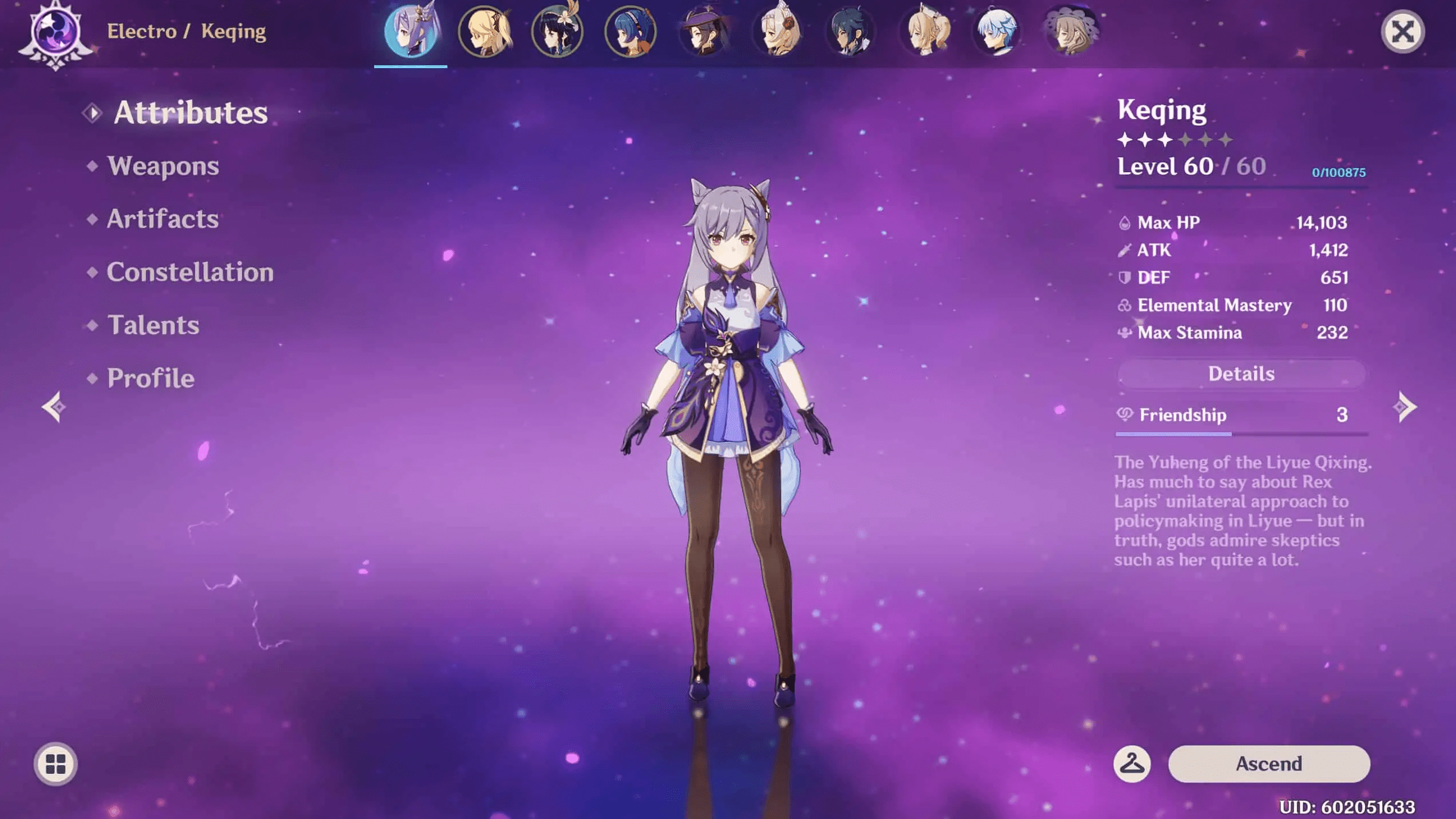The height and width of the screenshot is (819, 1456).
Task: Click the Details button under stats
Action: [x=1241, y=374]
